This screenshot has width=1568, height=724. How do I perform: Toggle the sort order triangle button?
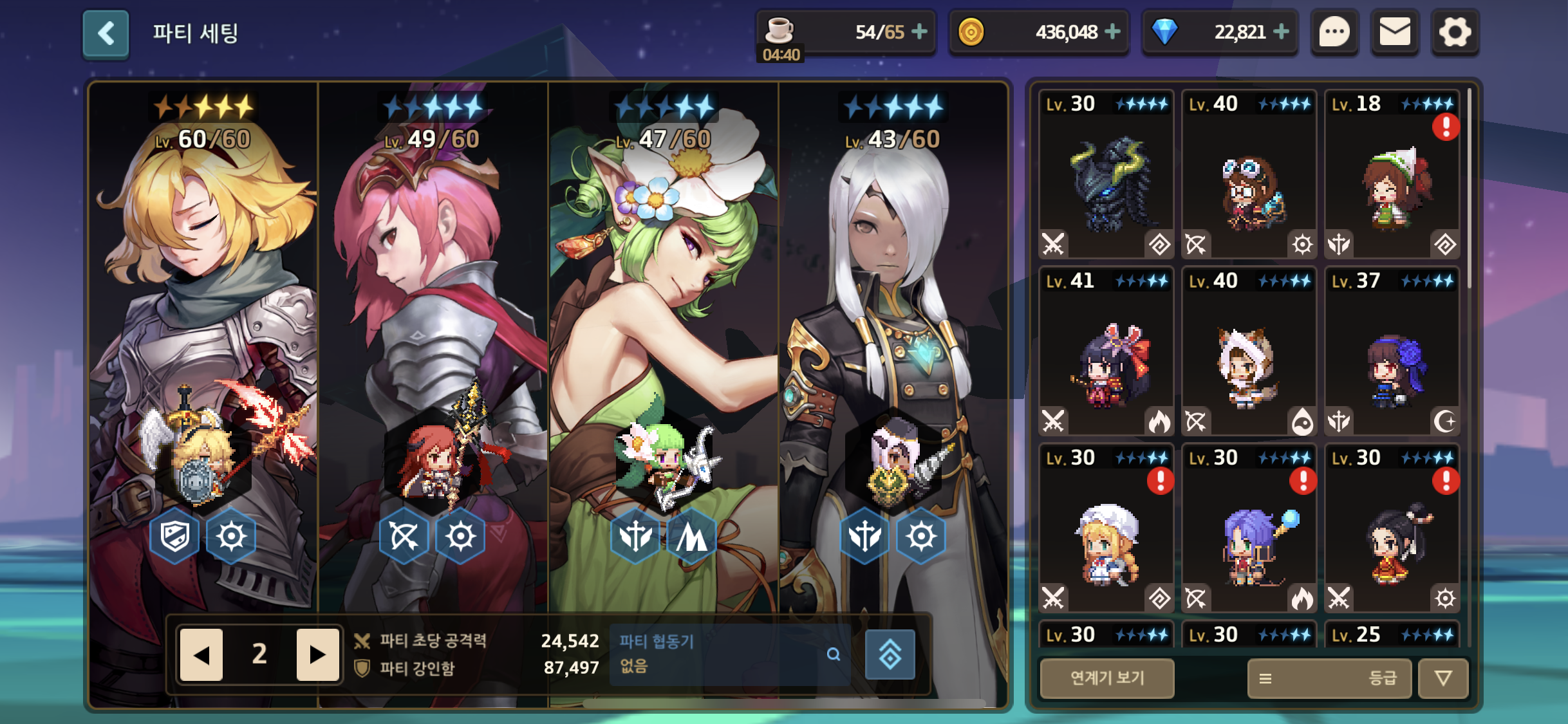[1444, 678]
